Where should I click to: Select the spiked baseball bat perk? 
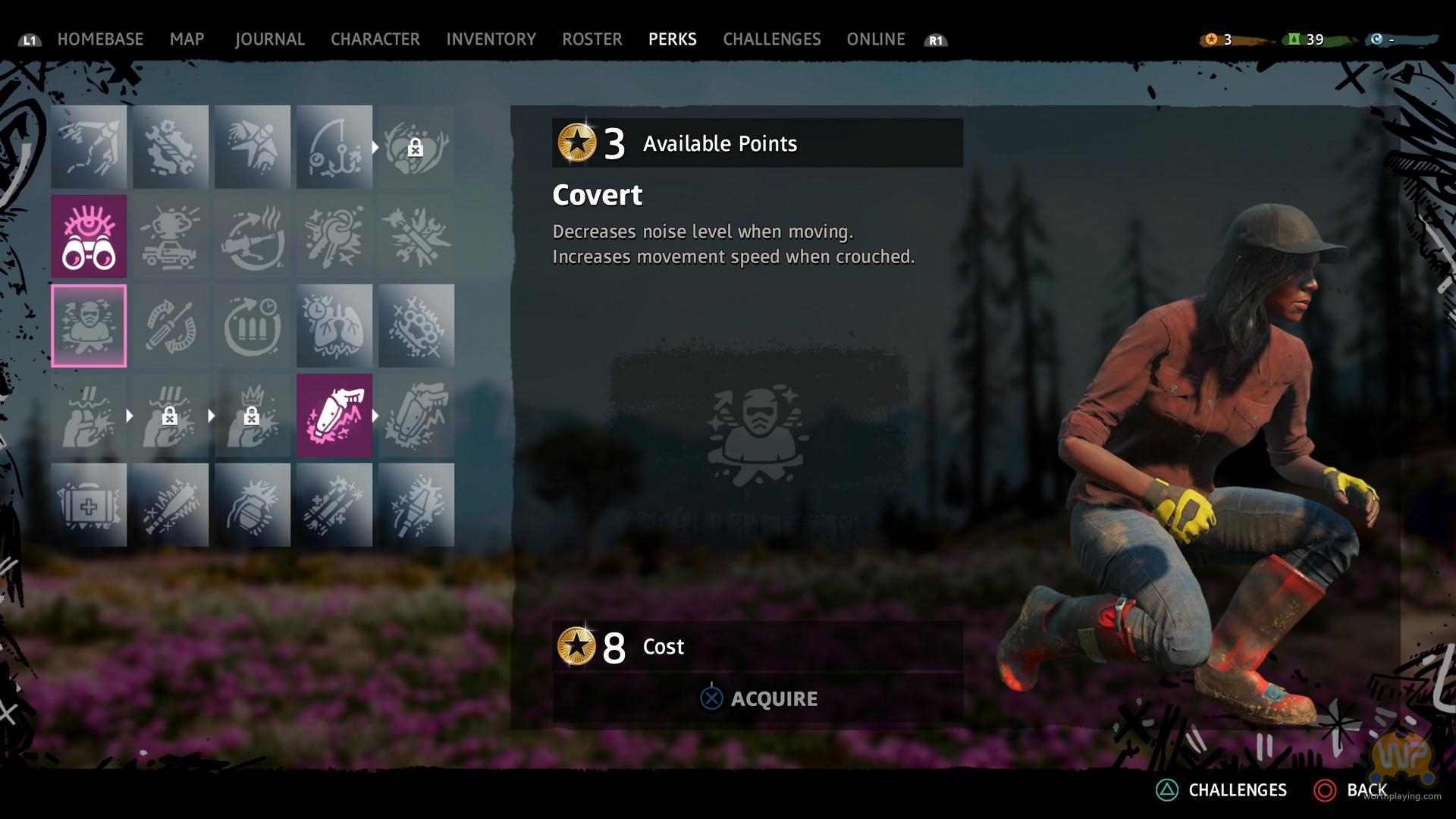point(171,505)
